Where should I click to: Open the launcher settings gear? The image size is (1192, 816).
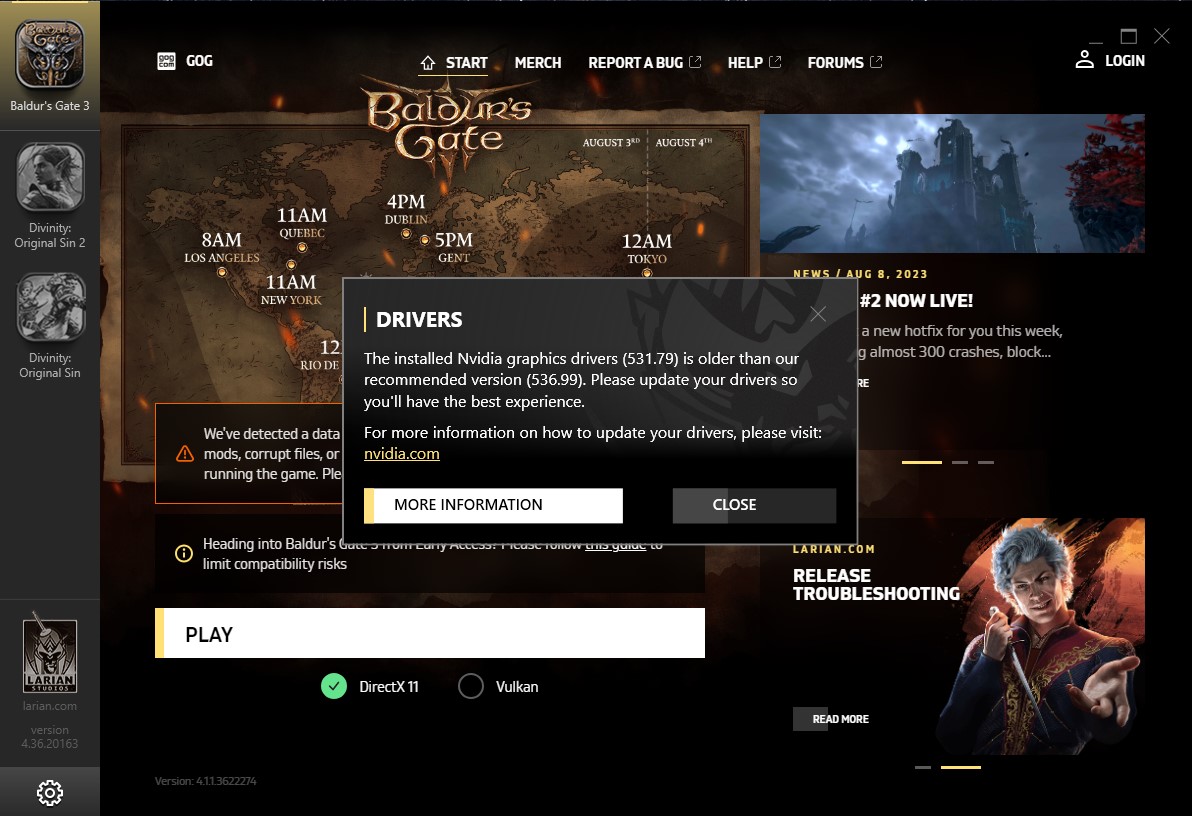pyautogui.click(x=49, y=792)
